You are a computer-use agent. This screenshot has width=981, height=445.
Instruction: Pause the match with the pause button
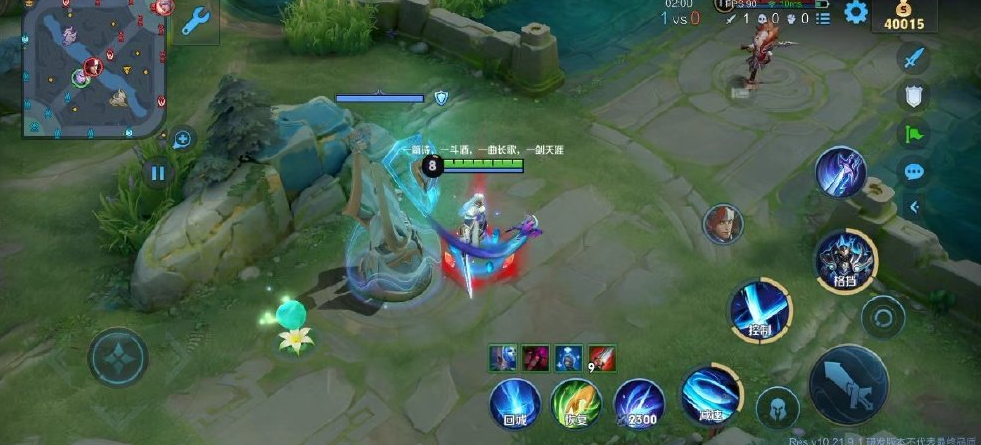click(x=157, y=173)
